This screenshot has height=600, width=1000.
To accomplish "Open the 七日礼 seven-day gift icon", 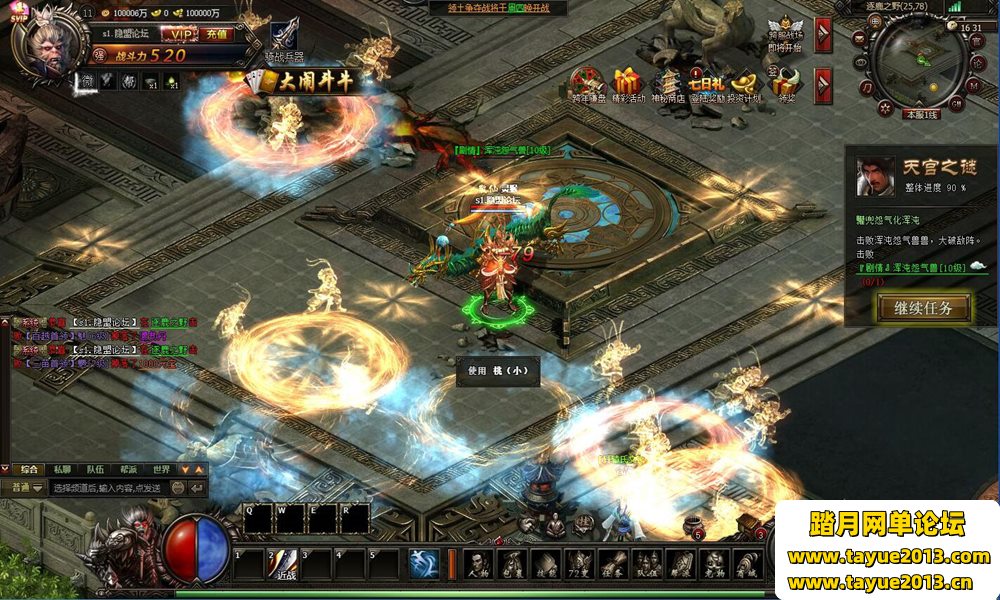I will (705, 83).
